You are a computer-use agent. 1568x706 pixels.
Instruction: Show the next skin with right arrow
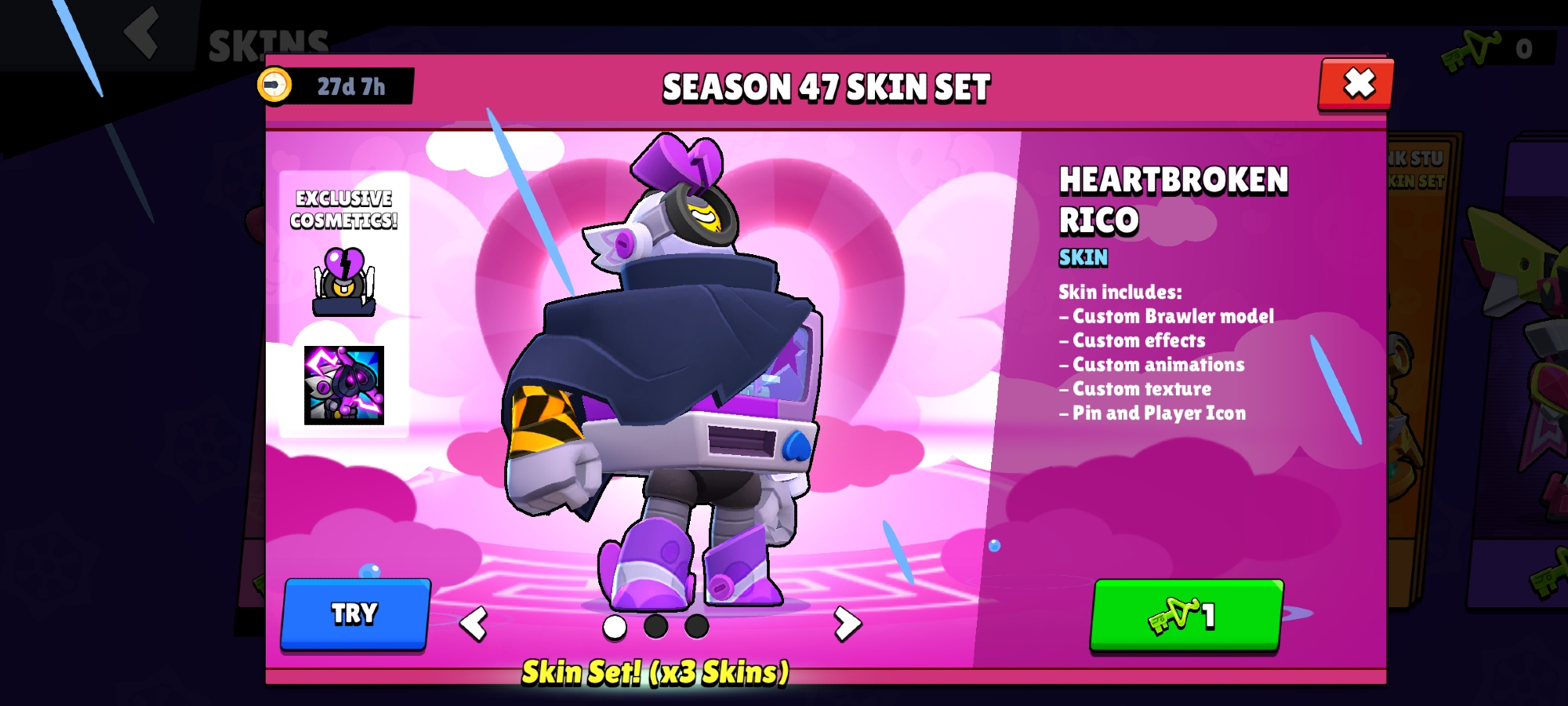pos(847,624)
